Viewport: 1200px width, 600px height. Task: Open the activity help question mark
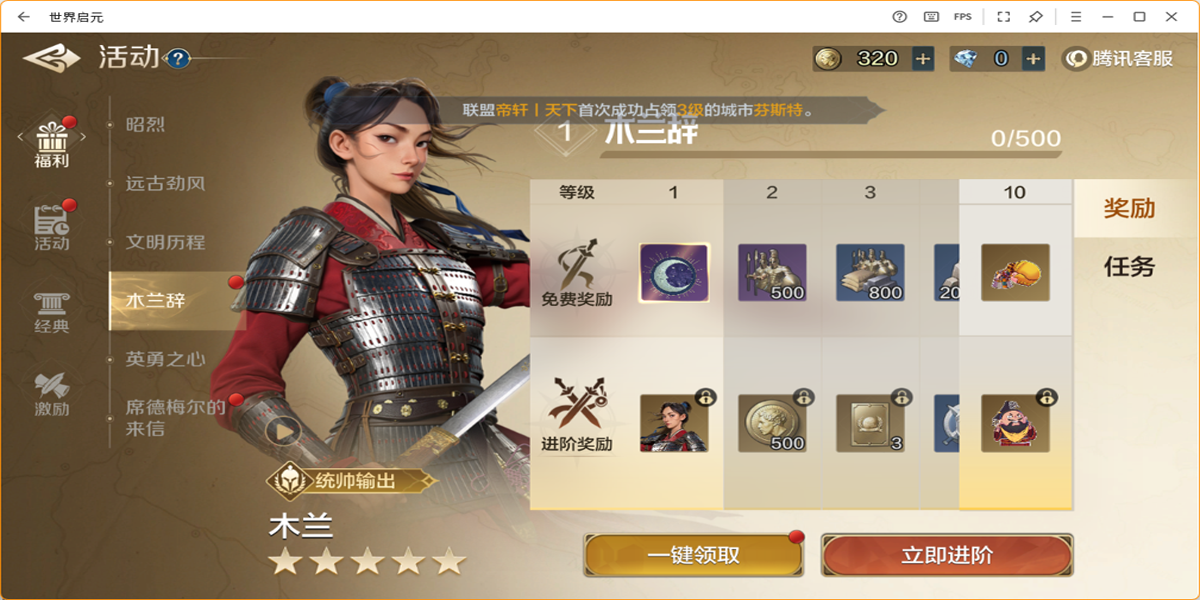[178, 59]
